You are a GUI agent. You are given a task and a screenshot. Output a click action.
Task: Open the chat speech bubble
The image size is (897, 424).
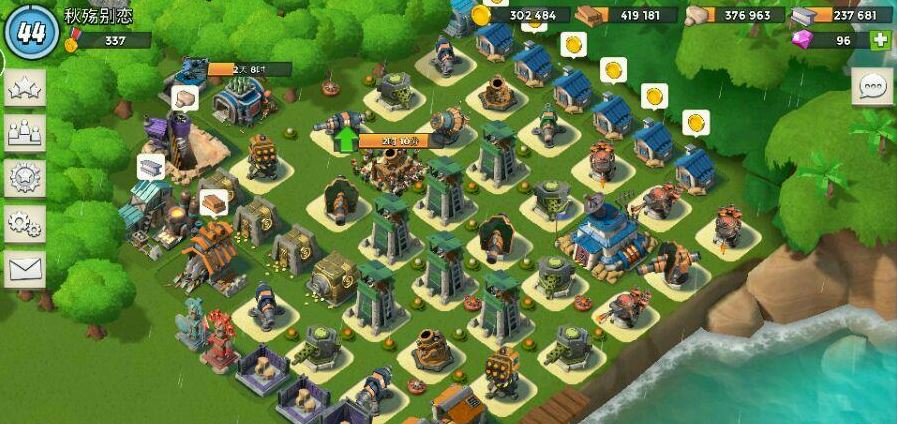(872, 87)
